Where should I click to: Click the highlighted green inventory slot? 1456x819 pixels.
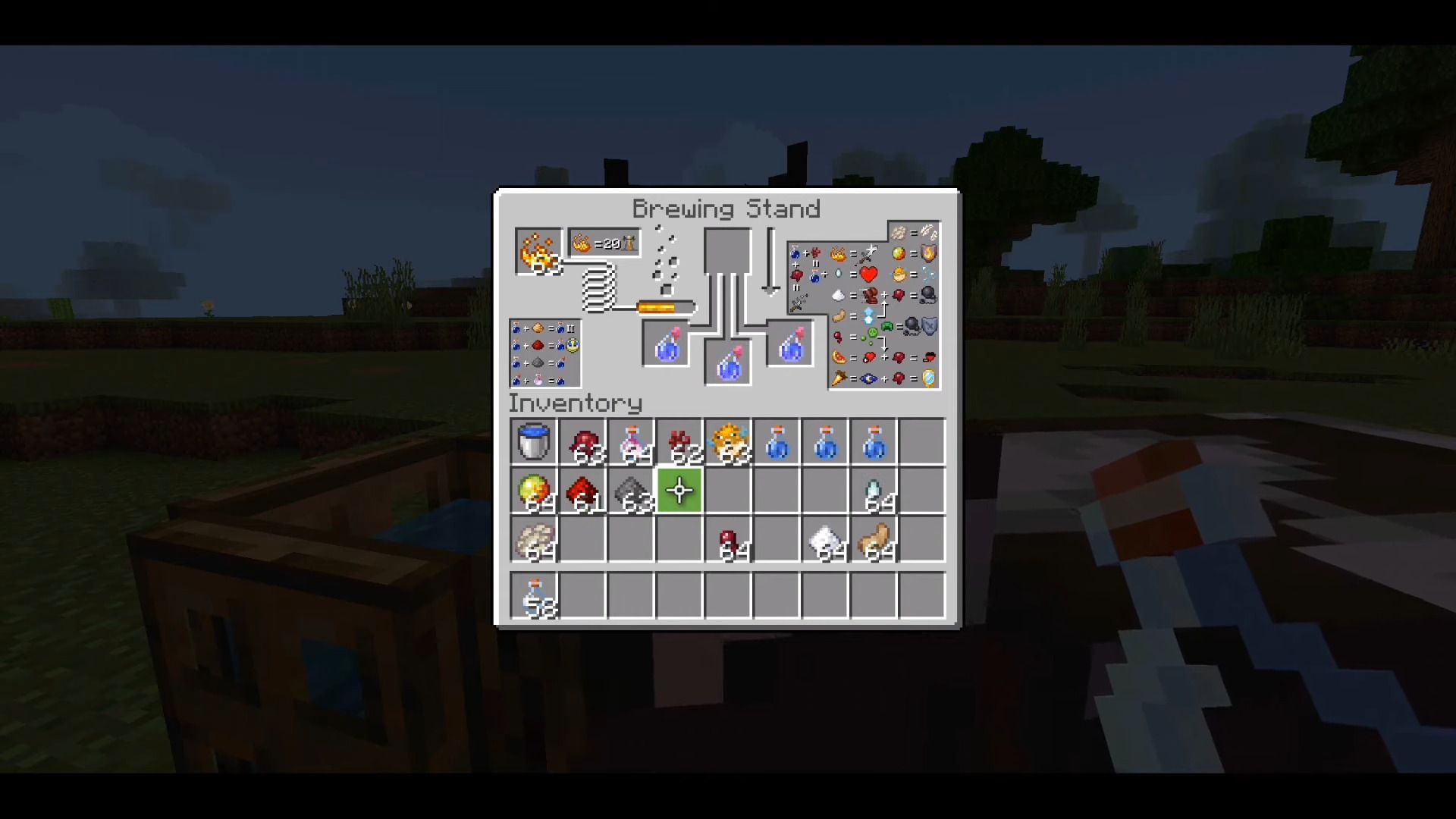[x=680, y=491]
